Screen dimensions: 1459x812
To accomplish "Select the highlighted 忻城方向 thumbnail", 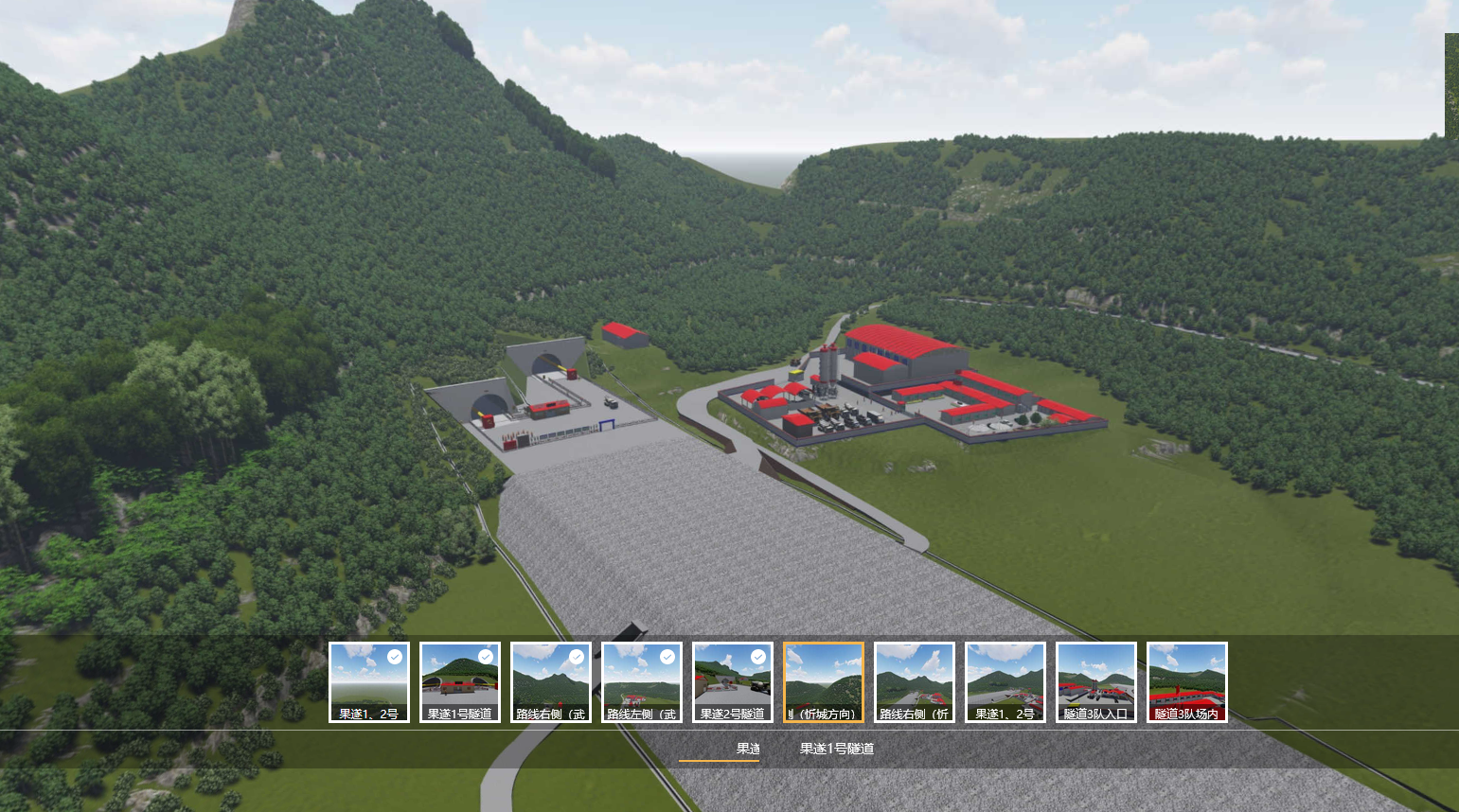I will 823,681.
